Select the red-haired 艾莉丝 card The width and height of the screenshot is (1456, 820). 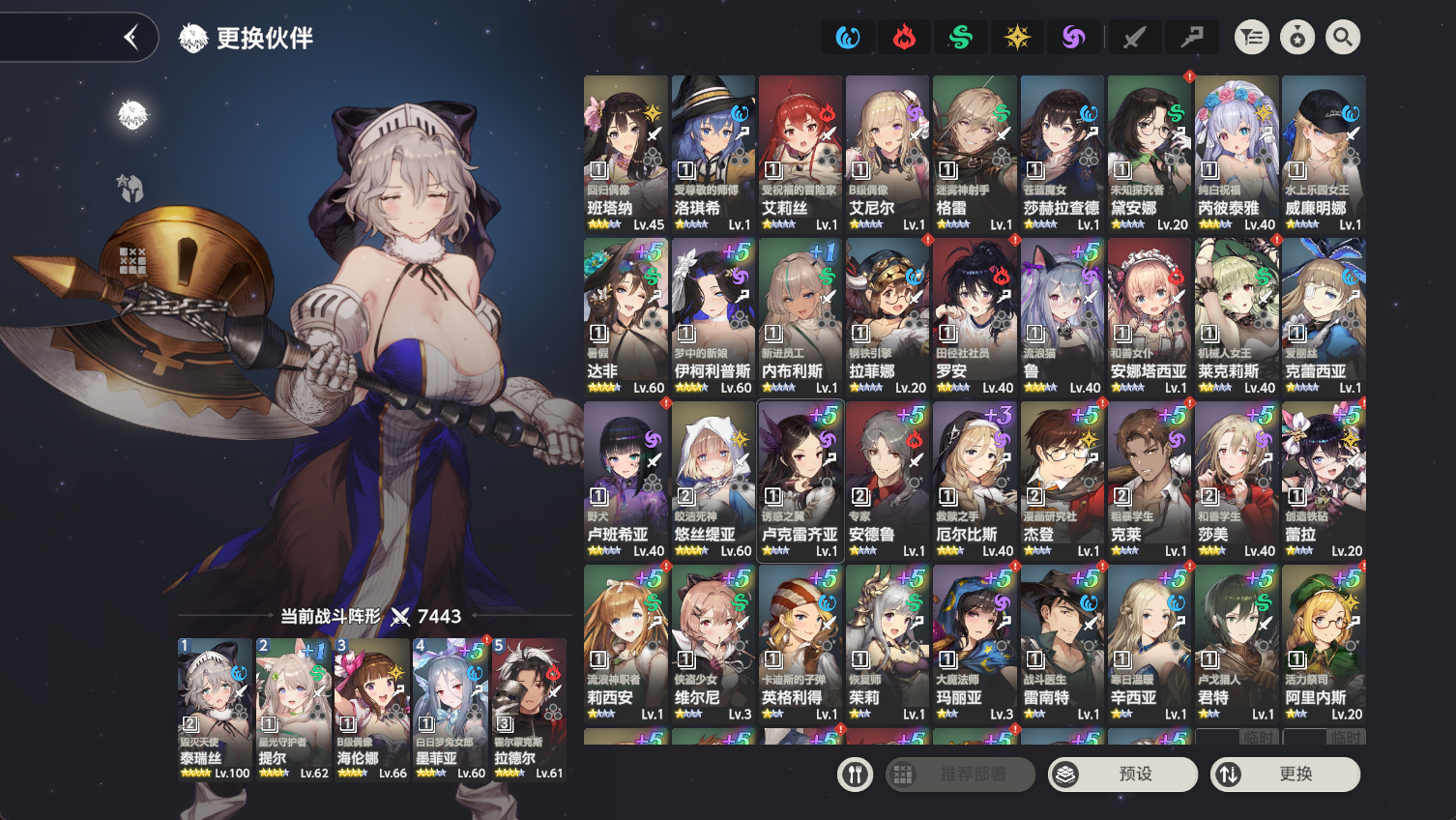pyautogui.click(x=800, y=154)
